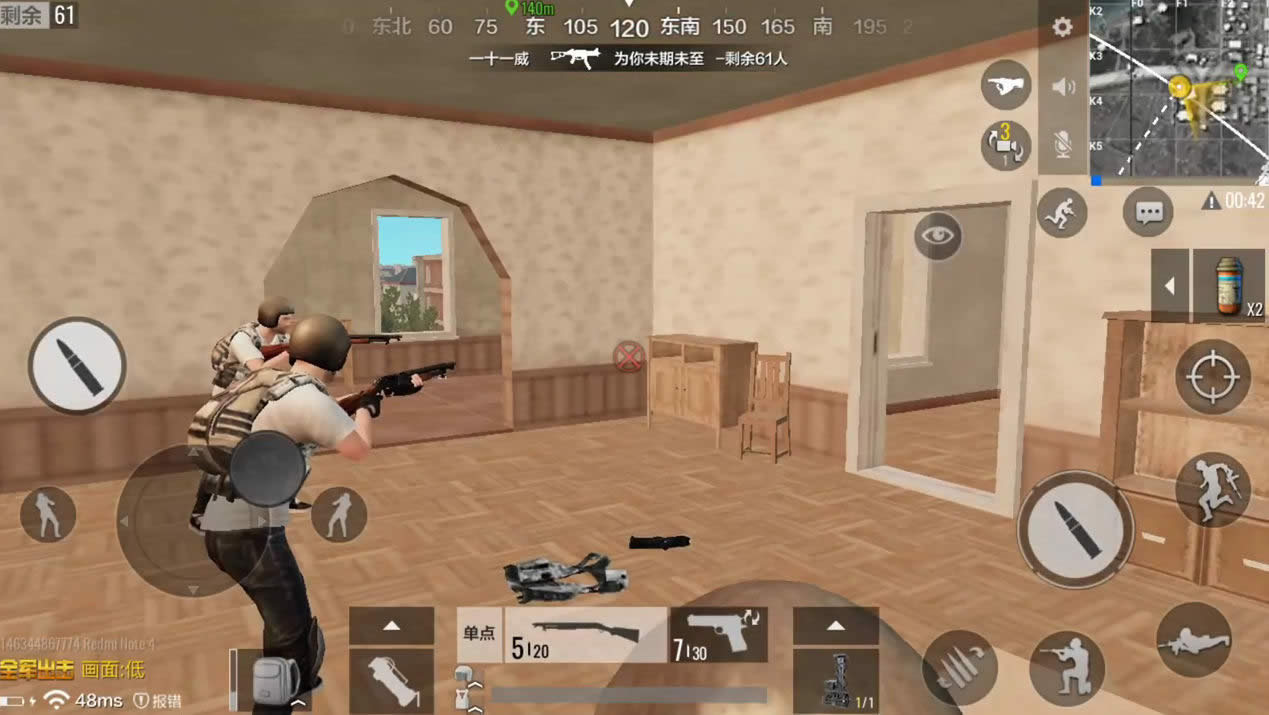Viewport: 1269px width, 715px height.
Task: Open the chat bubble quick messages
Action: pyautogui.click(x=1147, y=212)
